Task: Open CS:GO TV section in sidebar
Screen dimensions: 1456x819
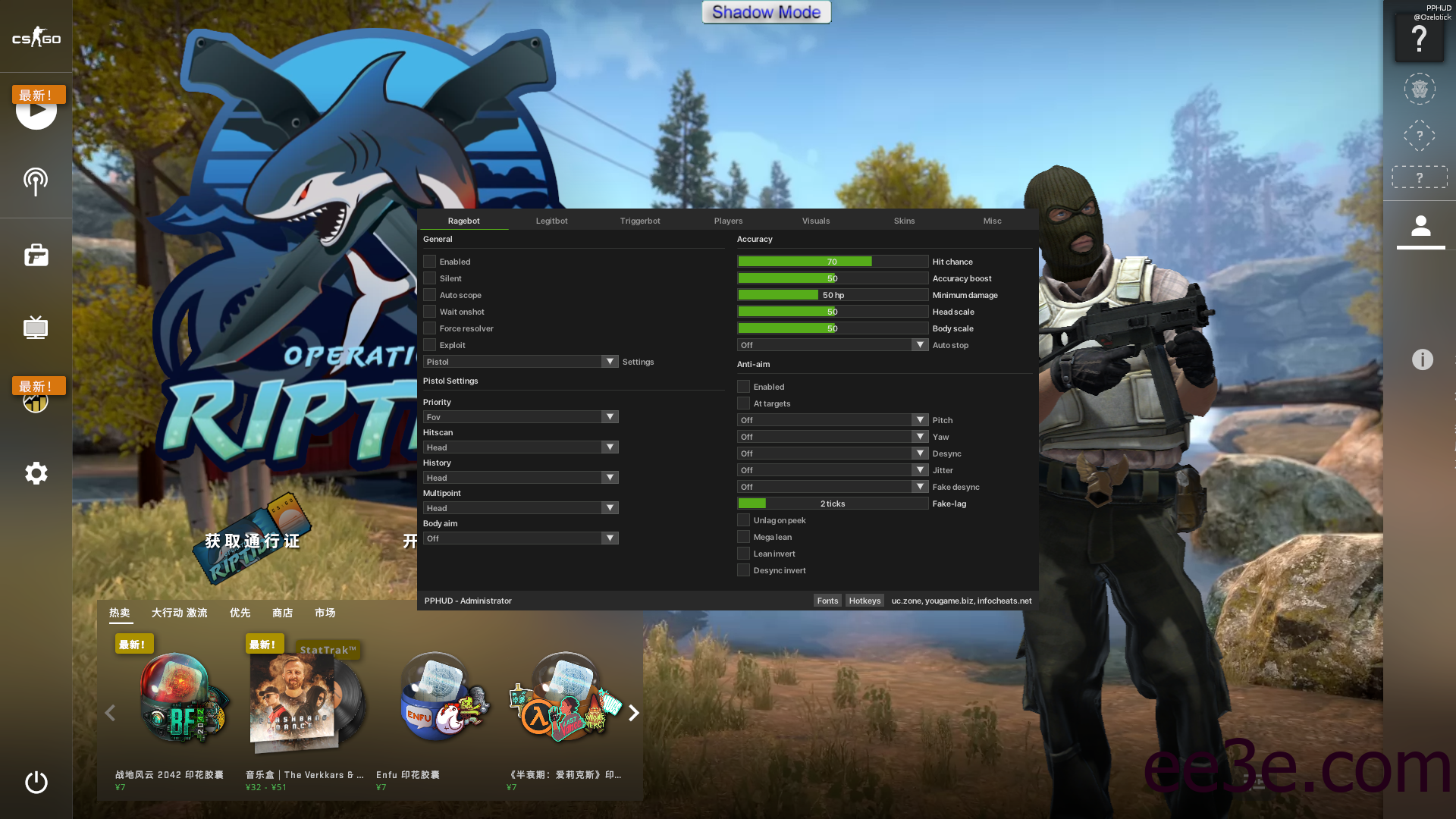Action: 36,328
